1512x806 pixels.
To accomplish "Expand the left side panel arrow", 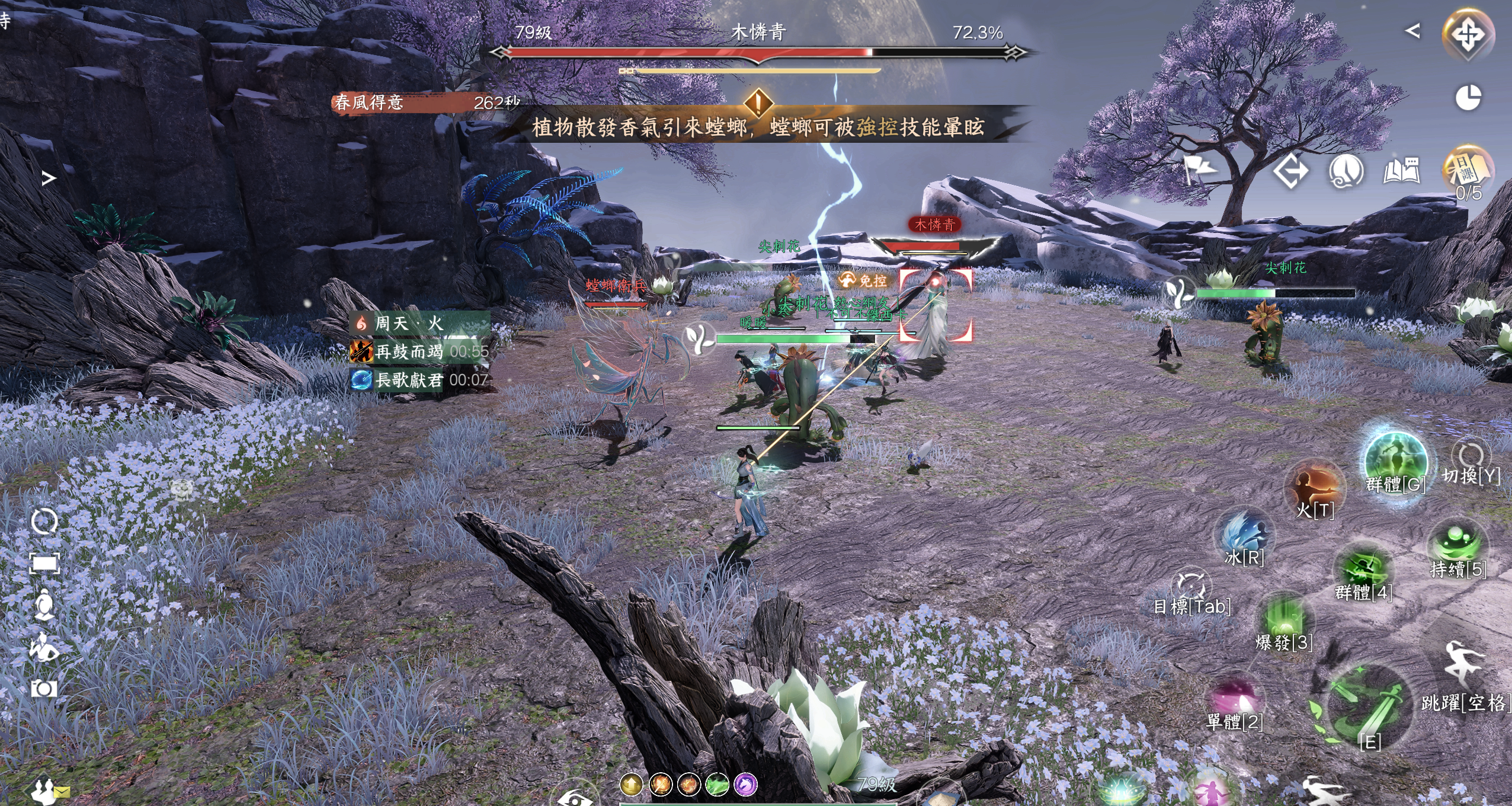I will pyautogui.click(x=49, y=178).
